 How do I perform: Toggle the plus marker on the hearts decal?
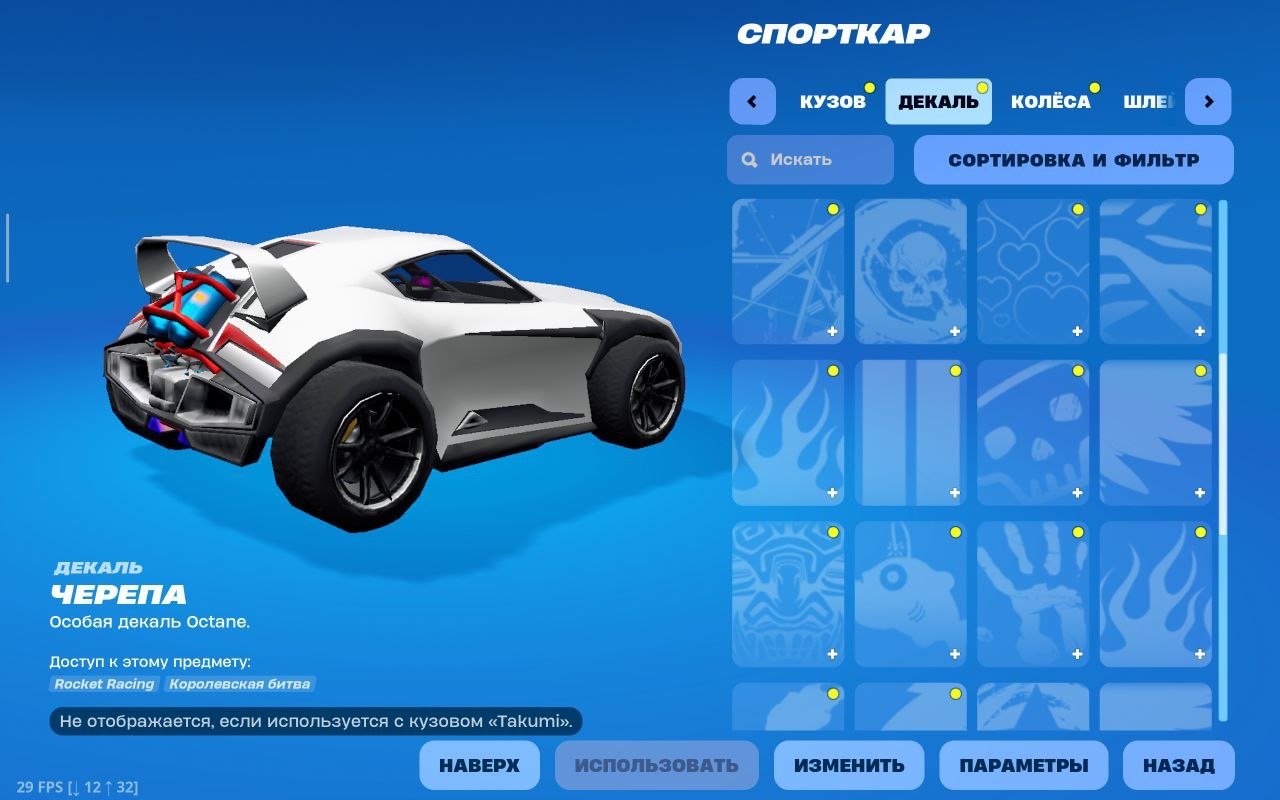(1078, 330)
